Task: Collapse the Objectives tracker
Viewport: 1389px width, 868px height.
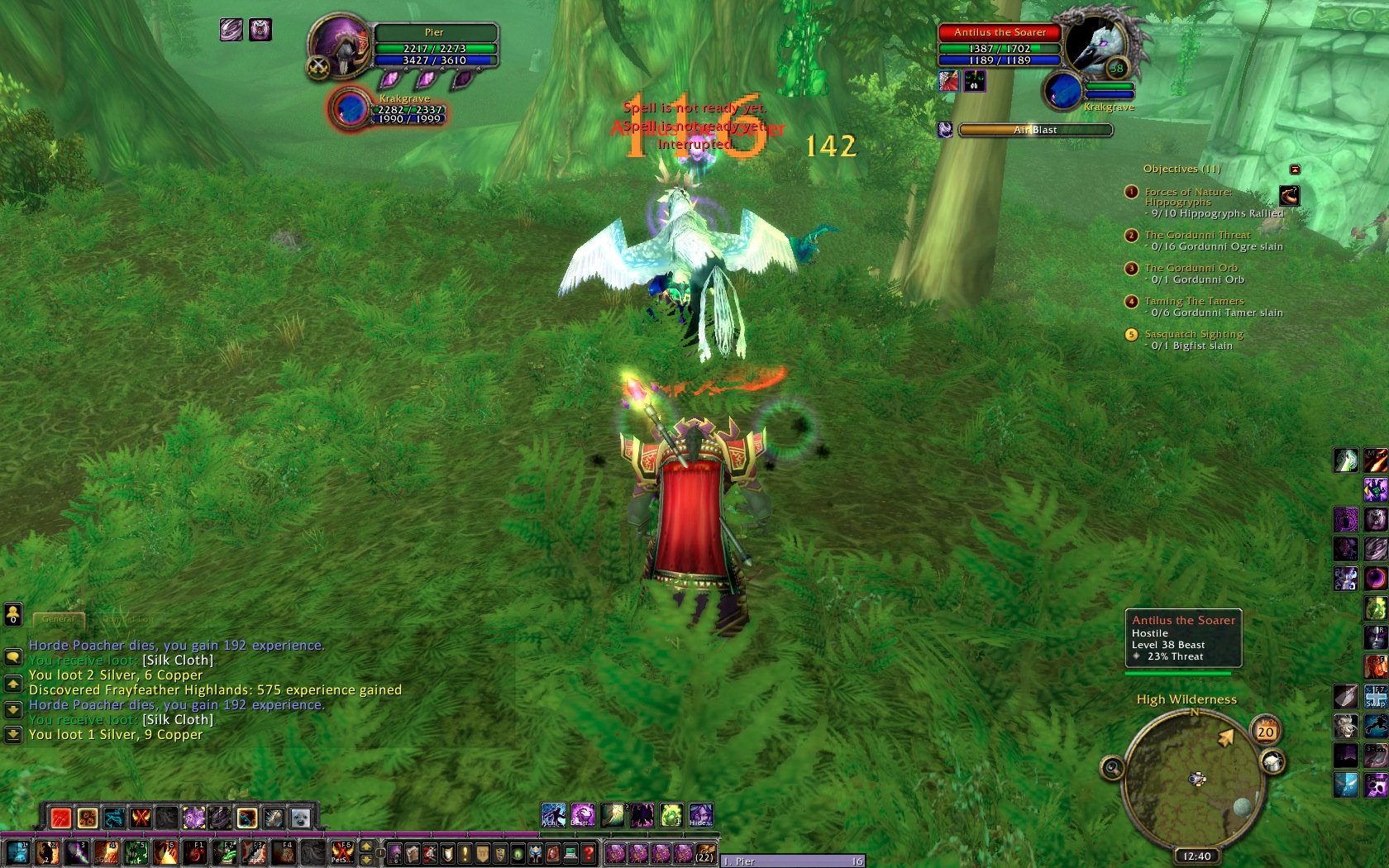Action: (1295, 169)
